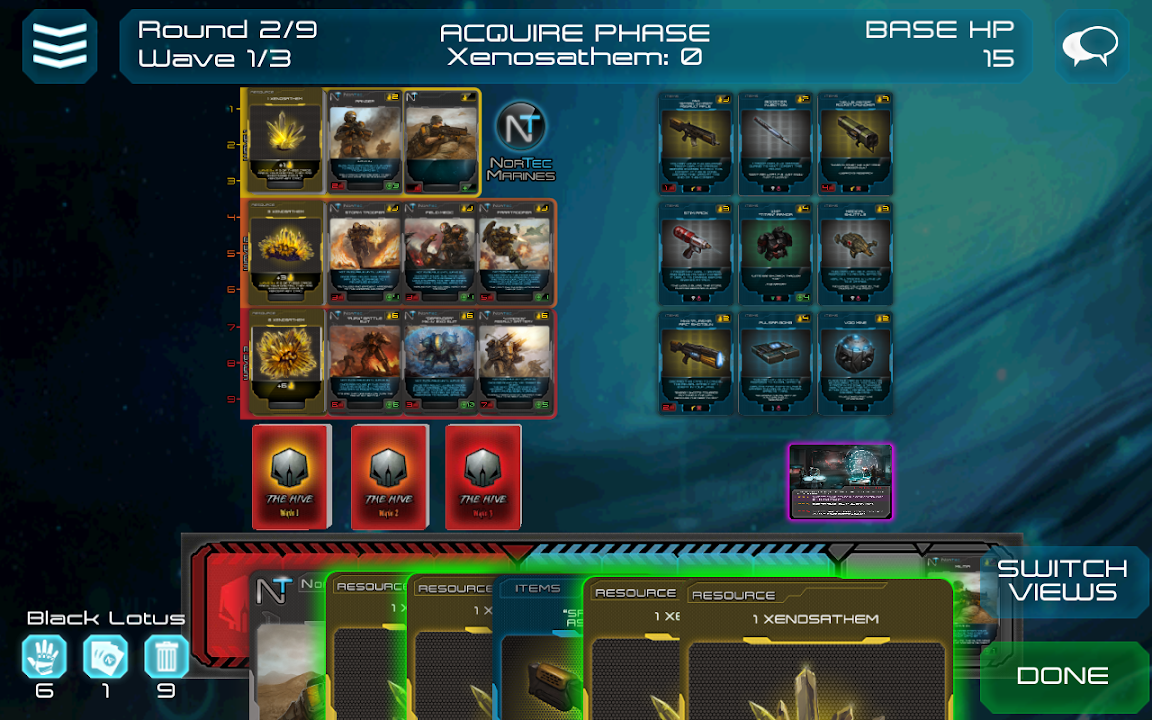Open the trash can discard pile icon
This screenshot has height=720, width=1152.
(x=166, y=658)
